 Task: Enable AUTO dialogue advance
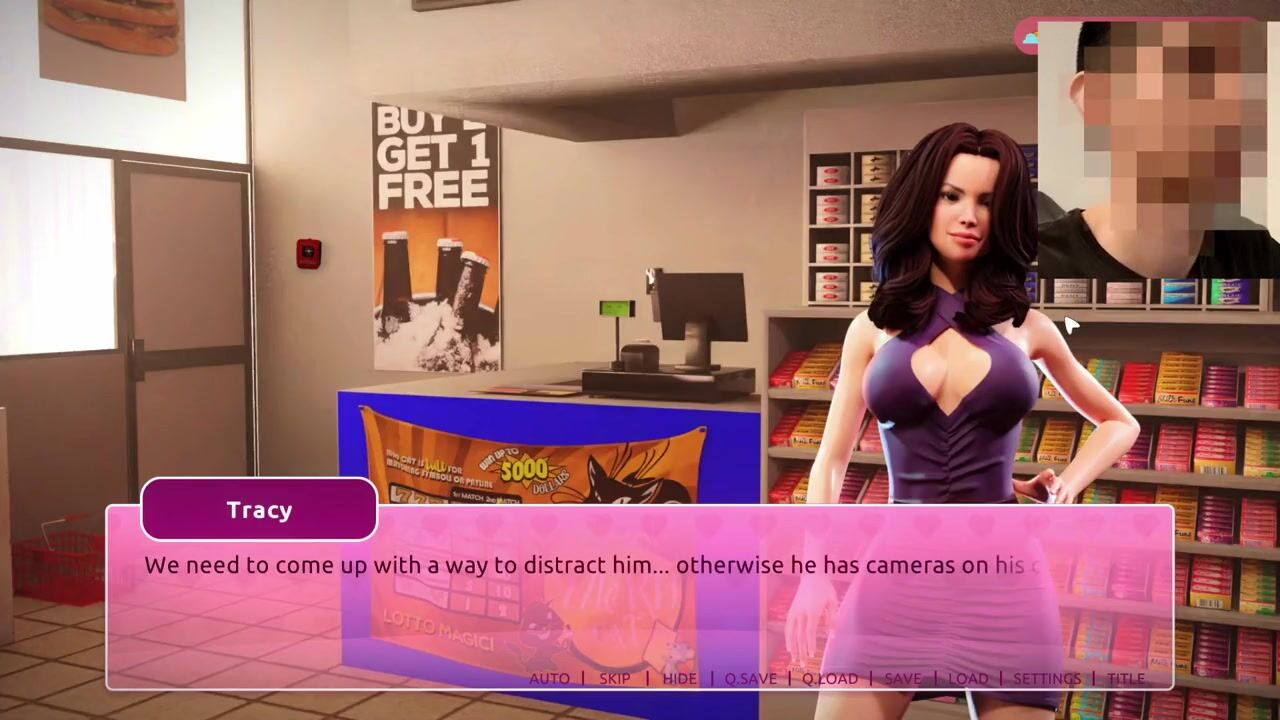(x=549, y=678)
